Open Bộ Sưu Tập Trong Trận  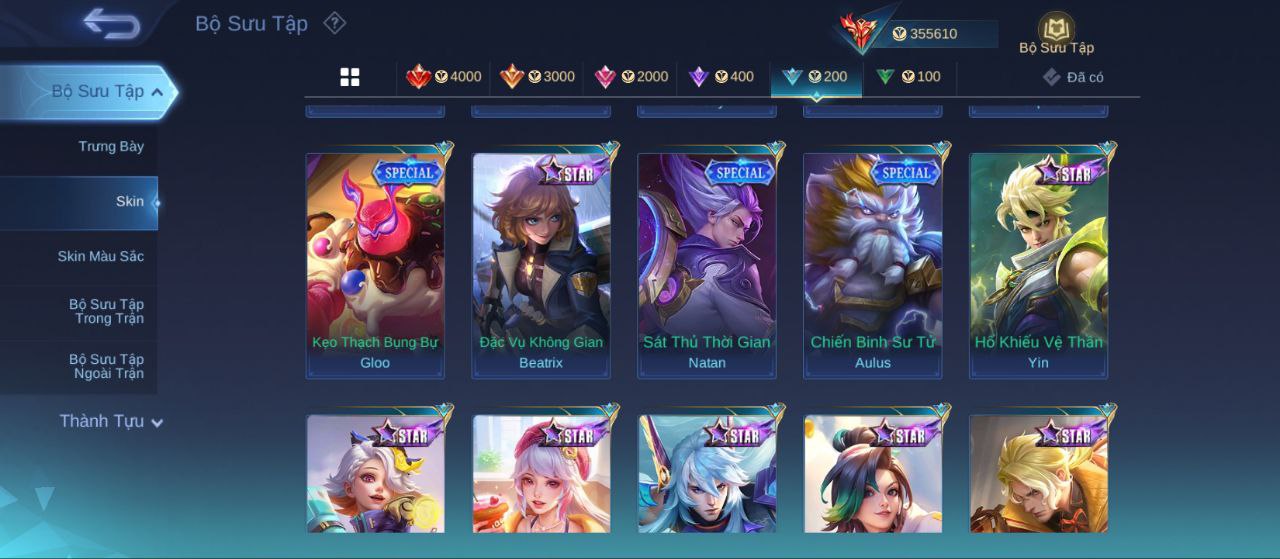(106, 312)
